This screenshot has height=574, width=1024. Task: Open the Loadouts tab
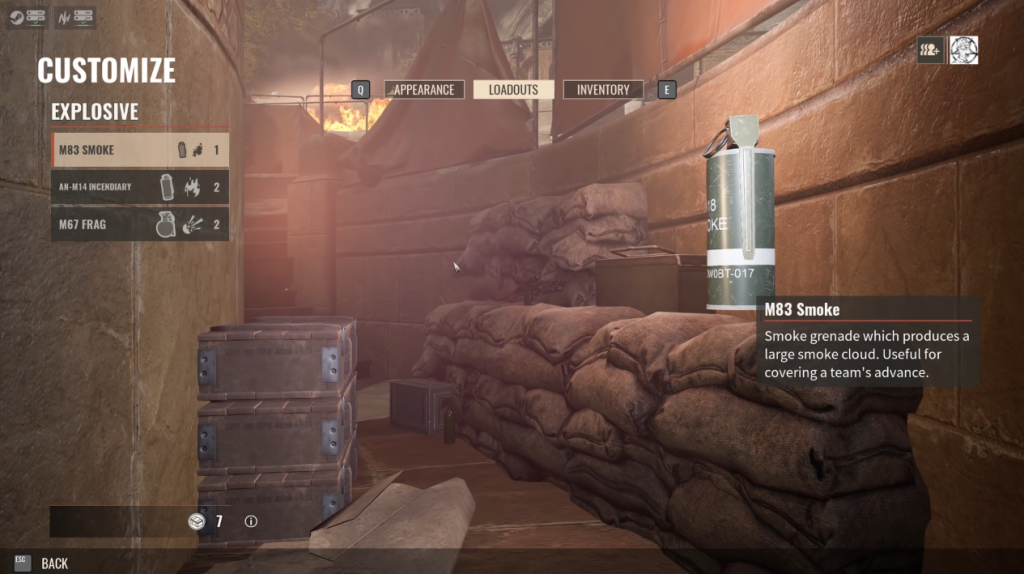pos(513,90)
